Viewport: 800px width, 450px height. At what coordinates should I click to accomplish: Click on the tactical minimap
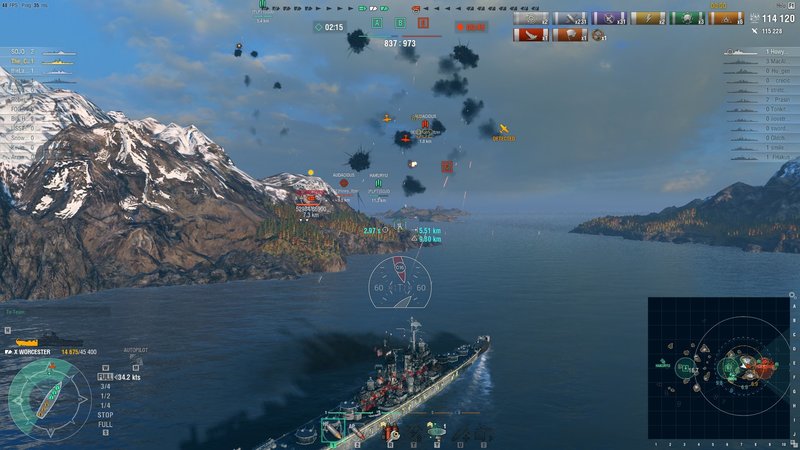click(719, 368)
